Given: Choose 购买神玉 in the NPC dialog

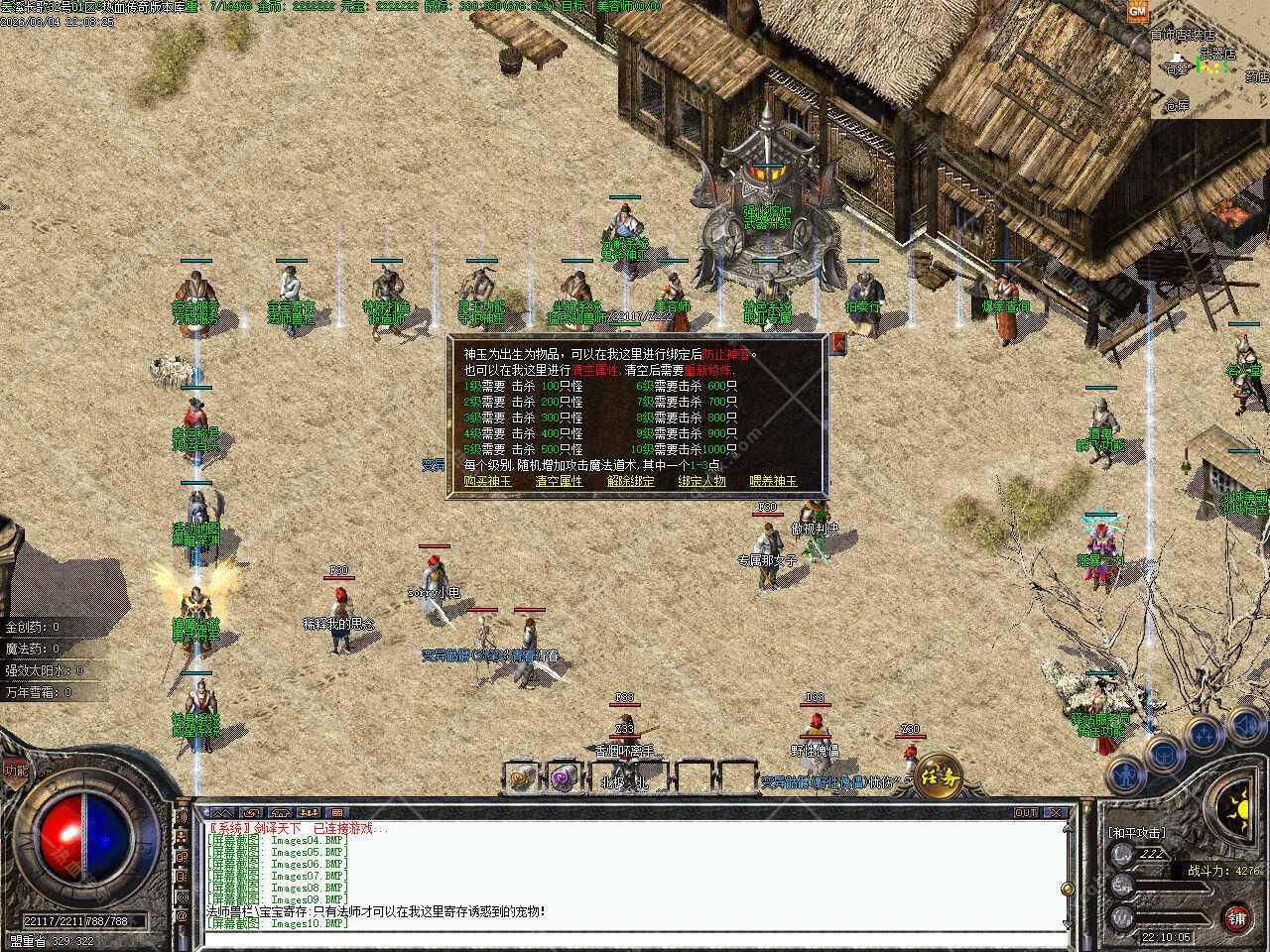Looking at the screenshot, I should [487, 481].
